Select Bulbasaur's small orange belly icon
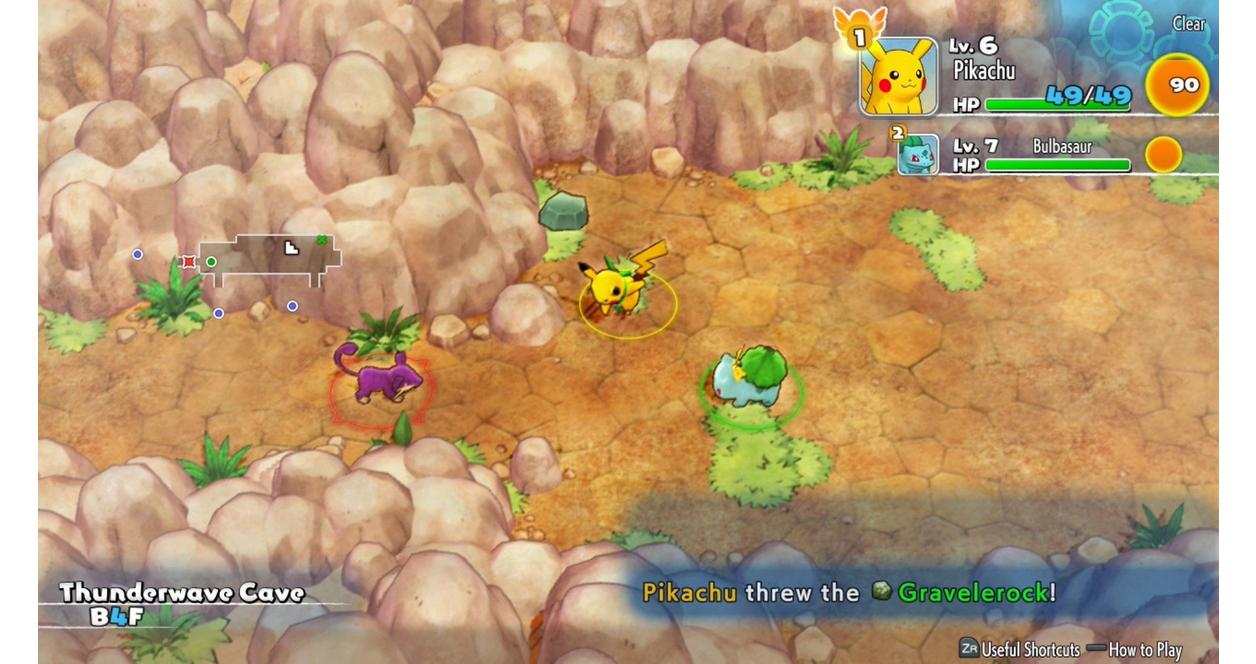This screenshot has width=1256, height=664. 1163,155
